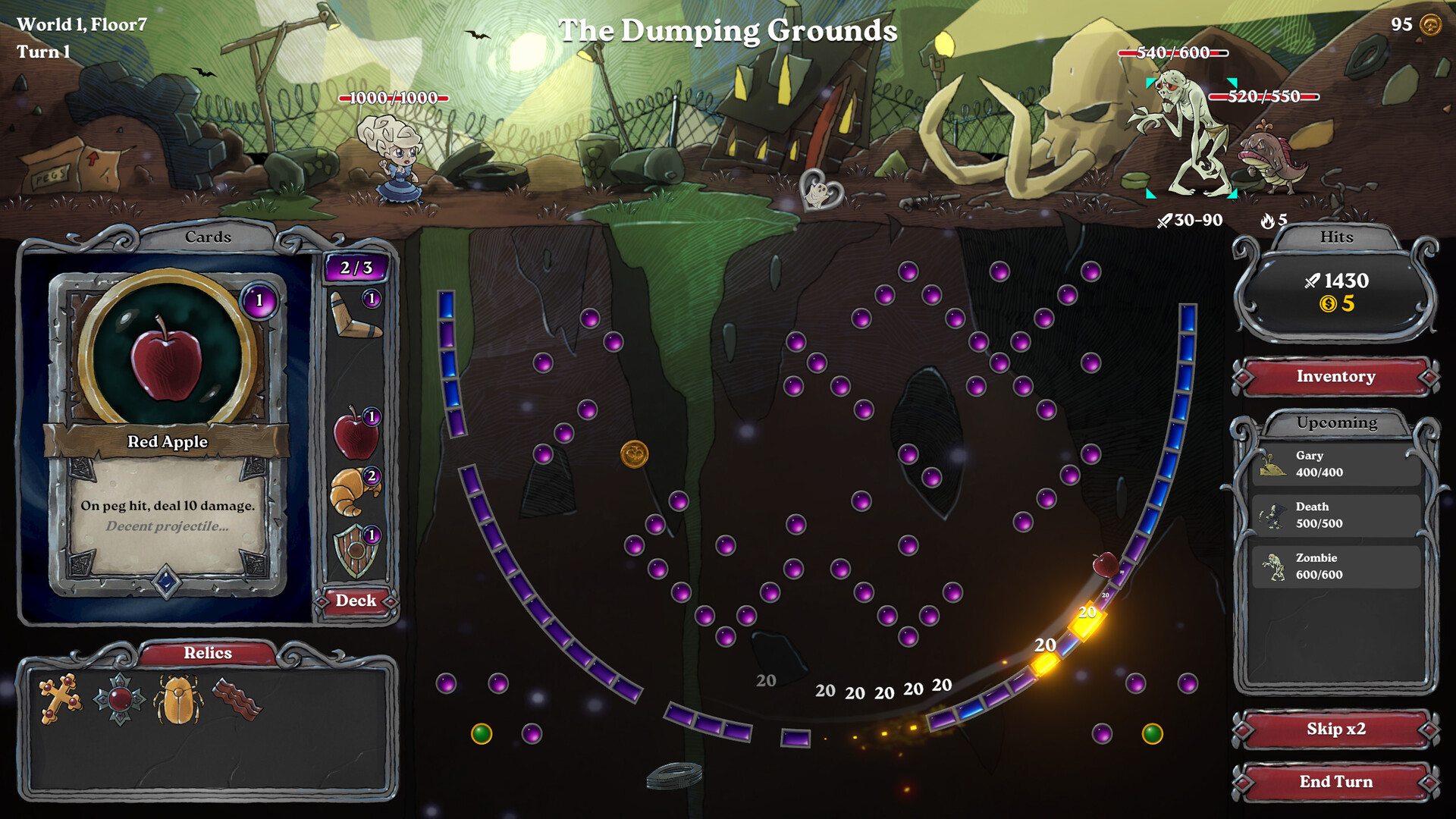Show upcoming Zombie entry
This screenshot has width=1456, height=819.
pyautogui.click(x=1335, y=566)
